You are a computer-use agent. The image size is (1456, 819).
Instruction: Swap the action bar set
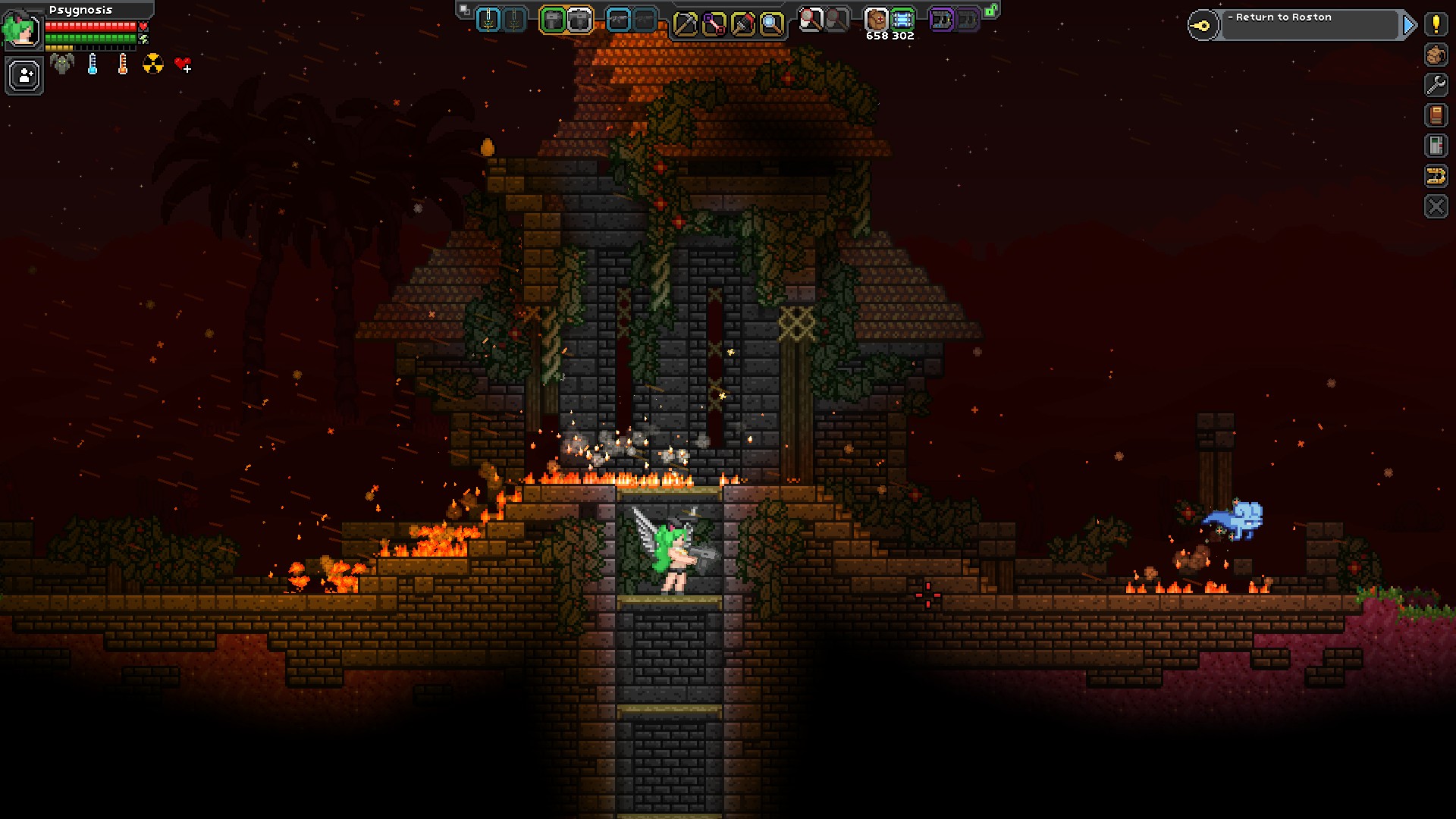464,11
